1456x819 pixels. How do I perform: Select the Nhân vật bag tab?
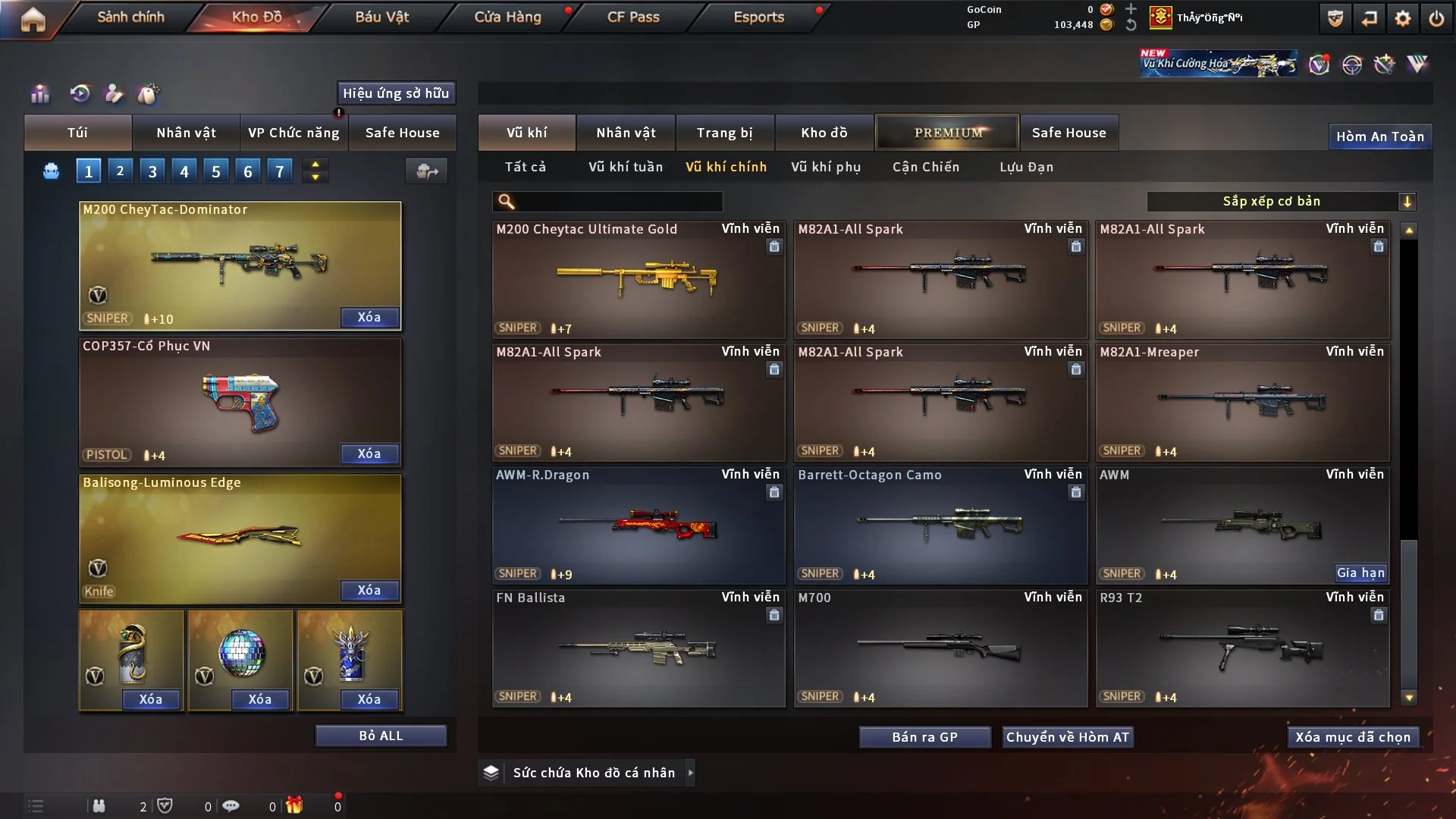[x=186, y=133]
